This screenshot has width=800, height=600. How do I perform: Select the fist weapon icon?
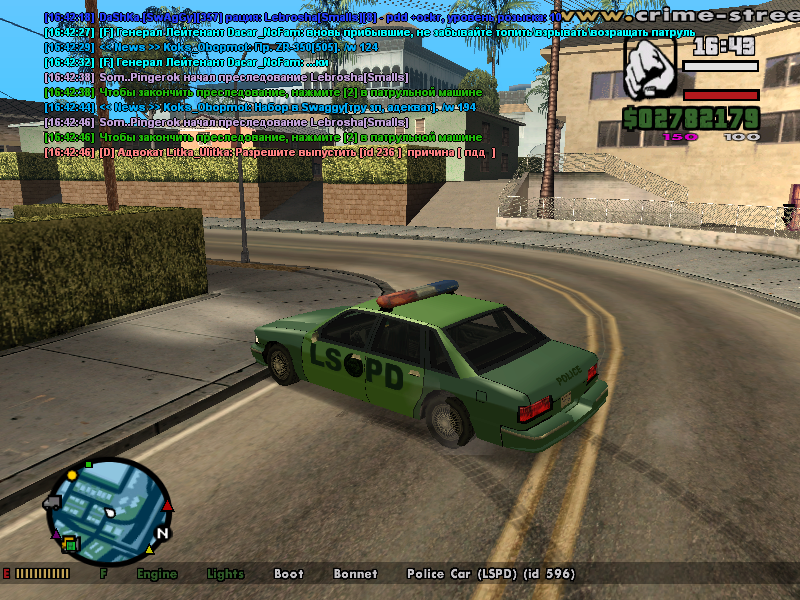coord(650,70)
